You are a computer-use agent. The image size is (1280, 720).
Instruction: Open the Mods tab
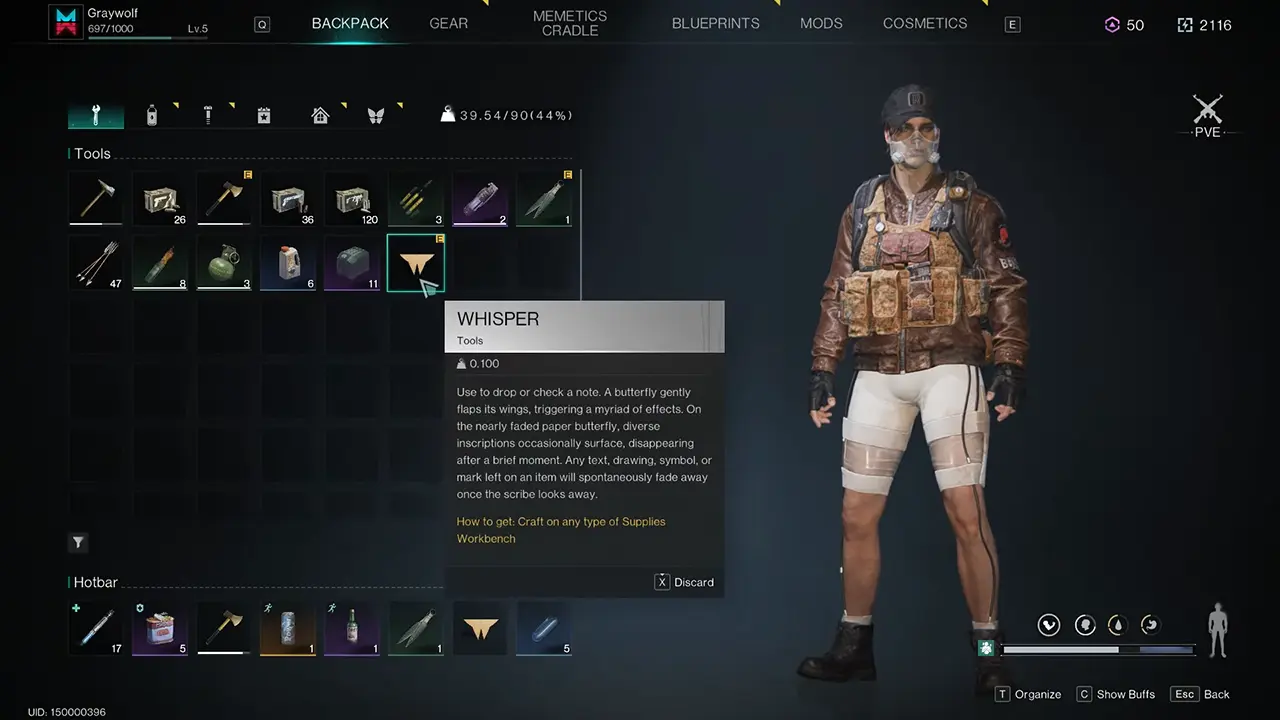coord(821,23)
